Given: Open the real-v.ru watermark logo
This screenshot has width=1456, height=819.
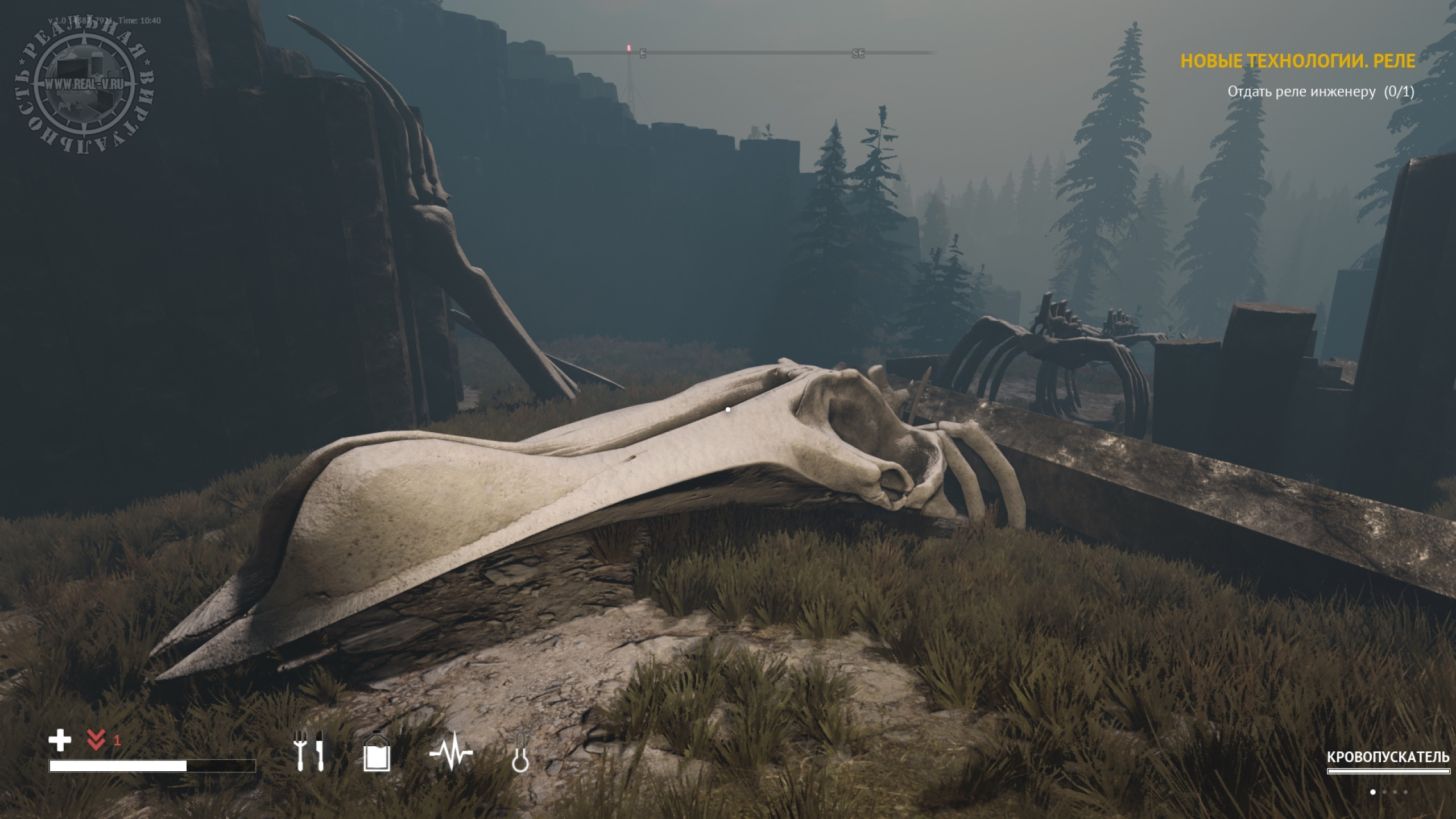Looking at the screenshot, I should [84, 84].
